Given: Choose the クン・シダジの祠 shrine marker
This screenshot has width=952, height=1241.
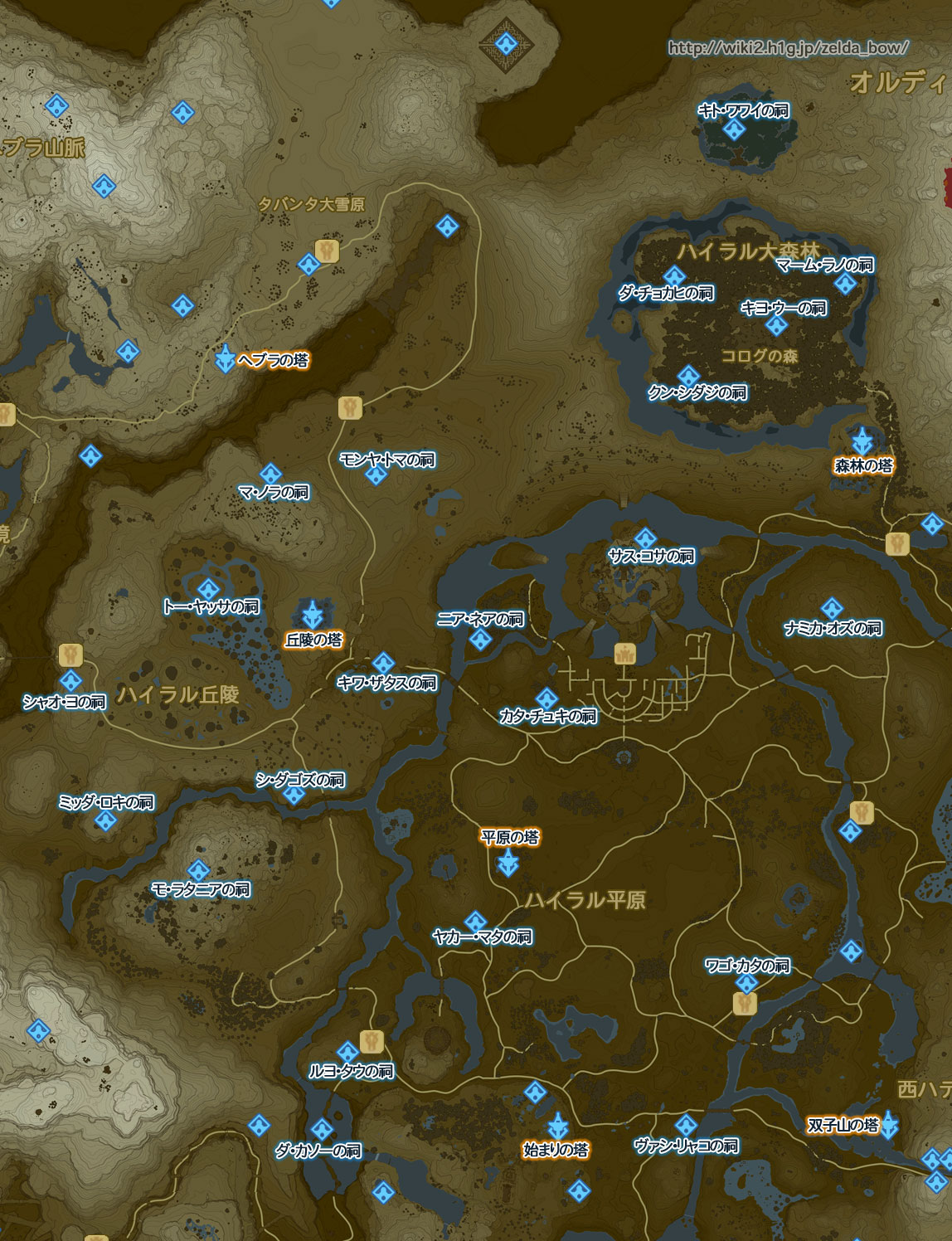Looking at the screenshot, I should click(687, 376).
